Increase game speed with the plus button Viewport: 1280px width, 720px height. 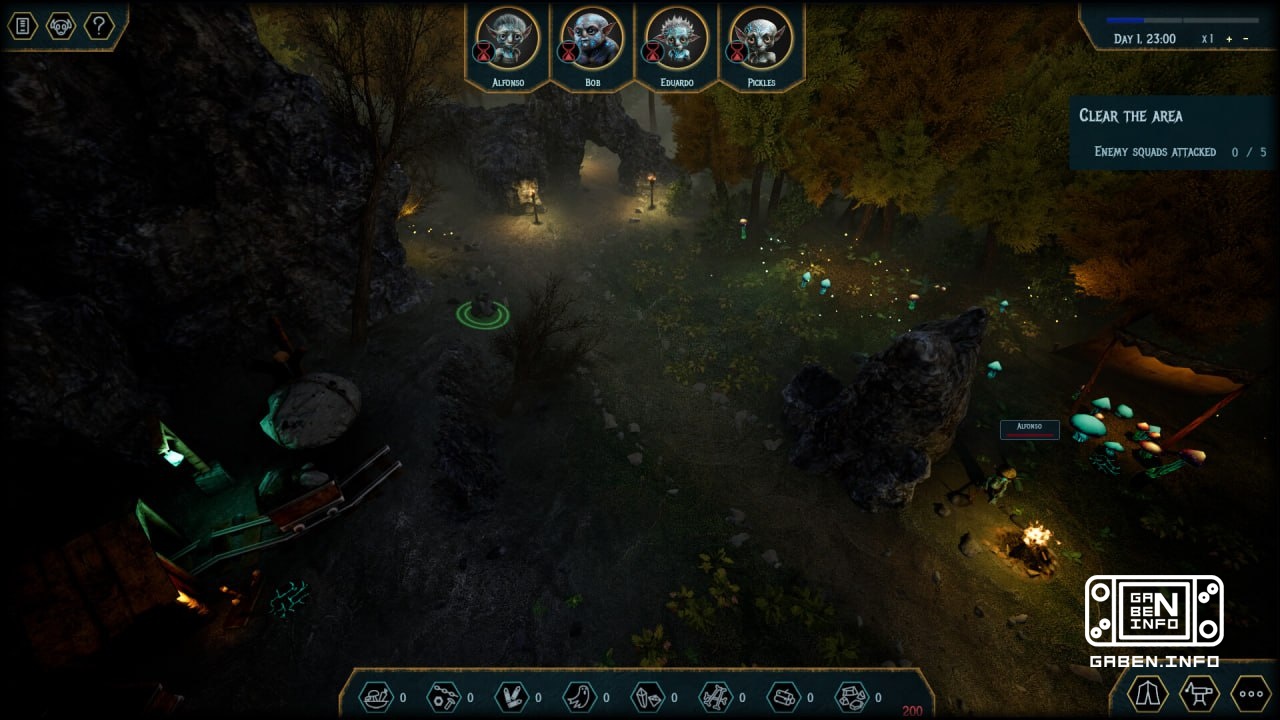click(1229, 39)
